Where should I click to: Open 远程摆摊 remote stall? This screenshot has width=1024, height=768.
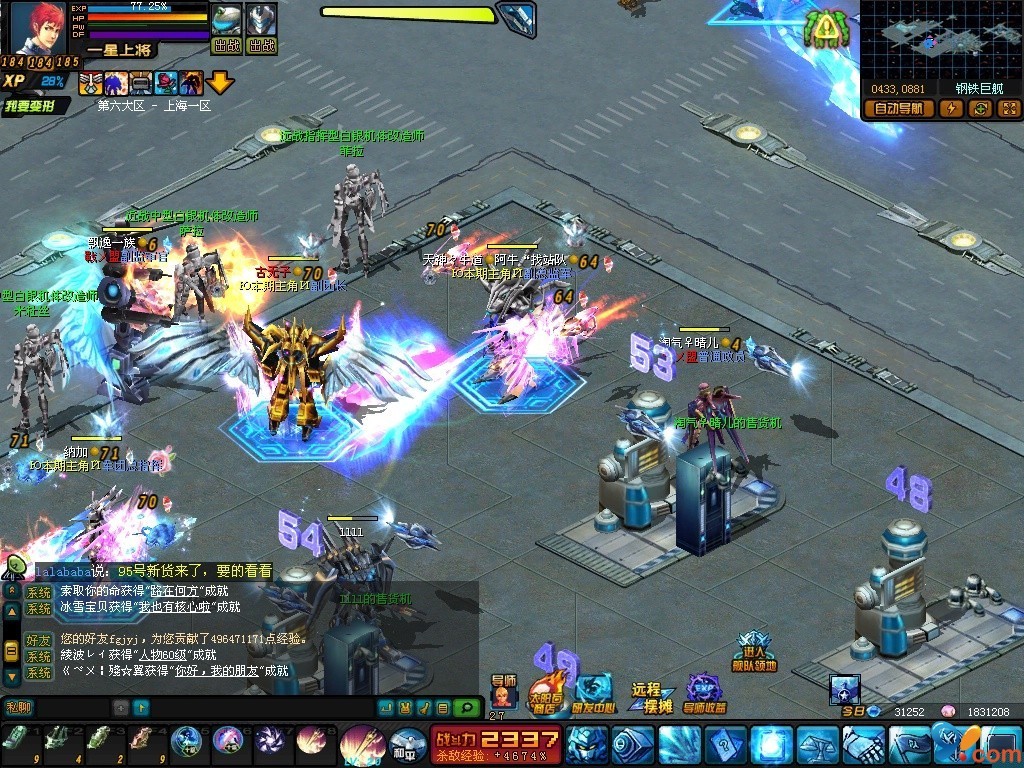pos(651,697)
